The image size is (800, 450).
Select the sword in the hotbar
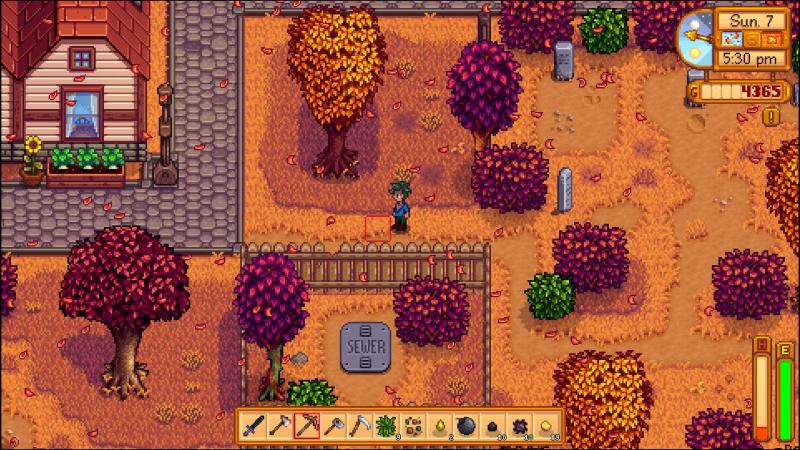tap(254, 425)
